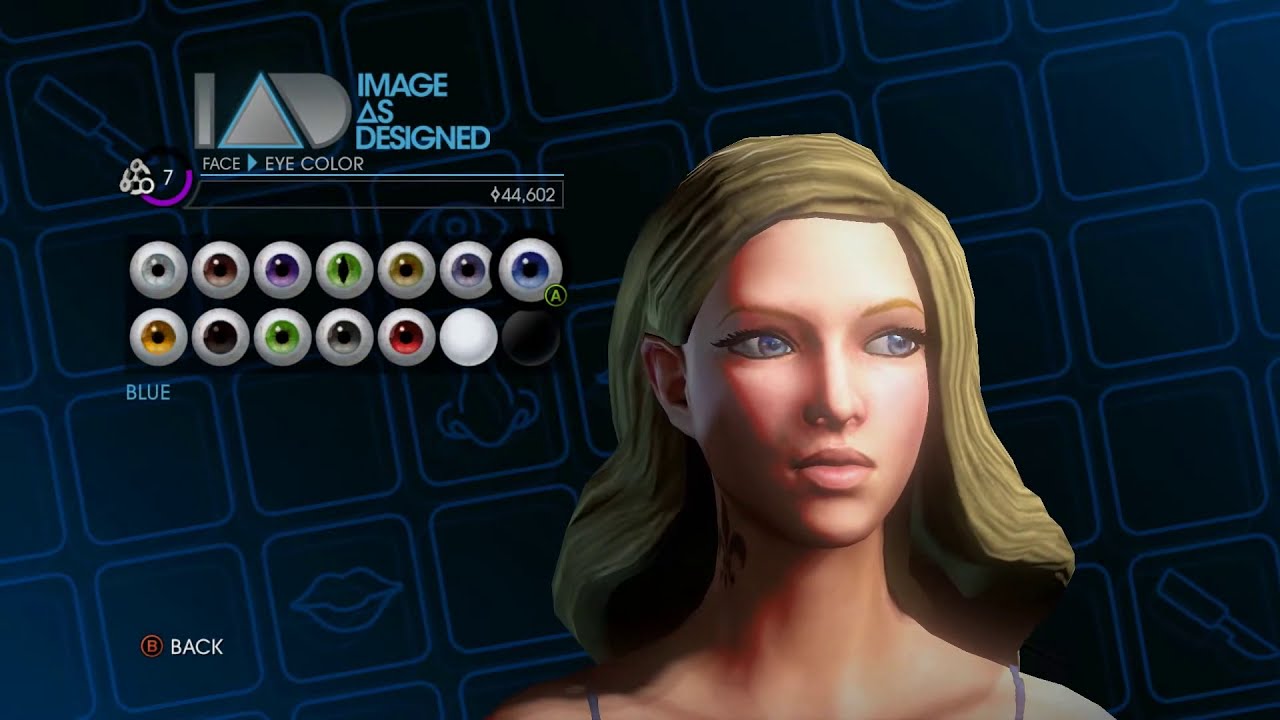Return to the Face category breadcrumb
The height and width of the screenshot is (720, 1280).
221,163
